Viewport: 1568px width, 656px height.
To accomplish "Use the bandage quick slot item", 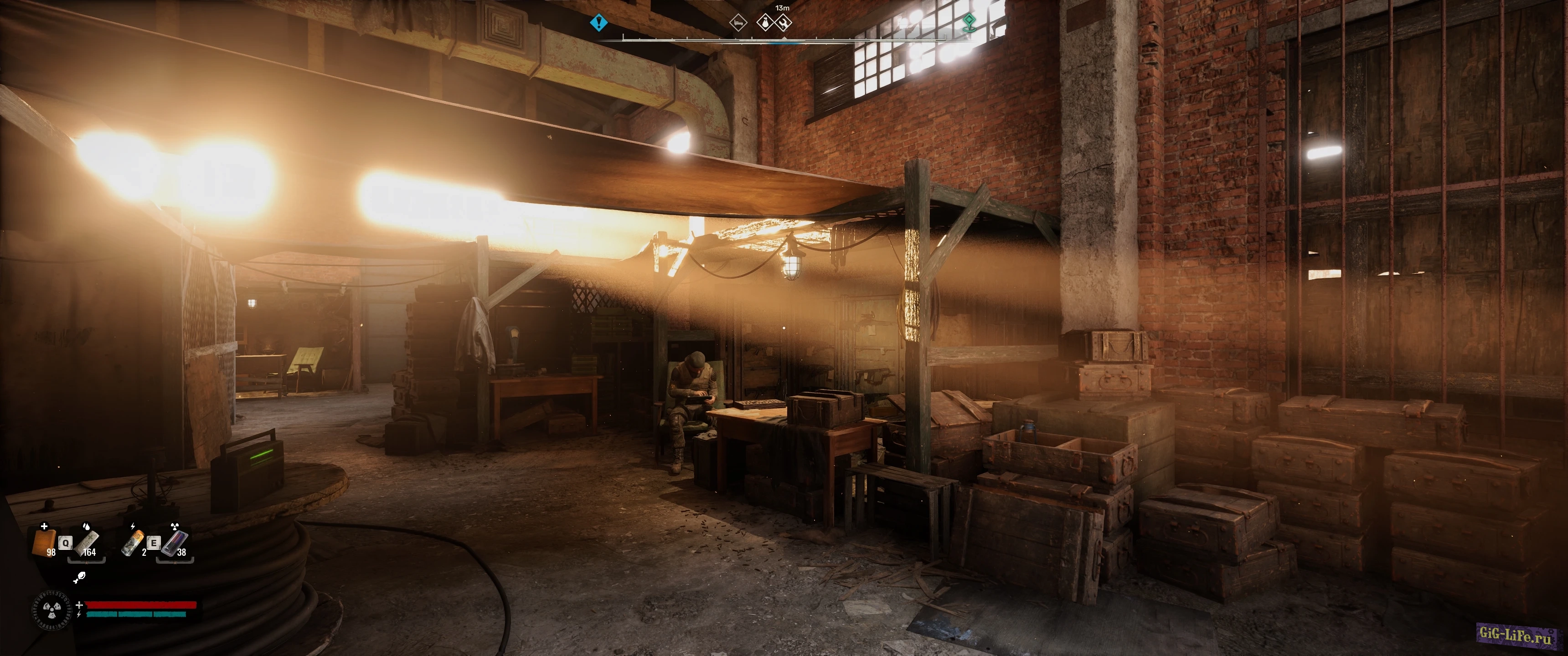I will click(88, 542).
